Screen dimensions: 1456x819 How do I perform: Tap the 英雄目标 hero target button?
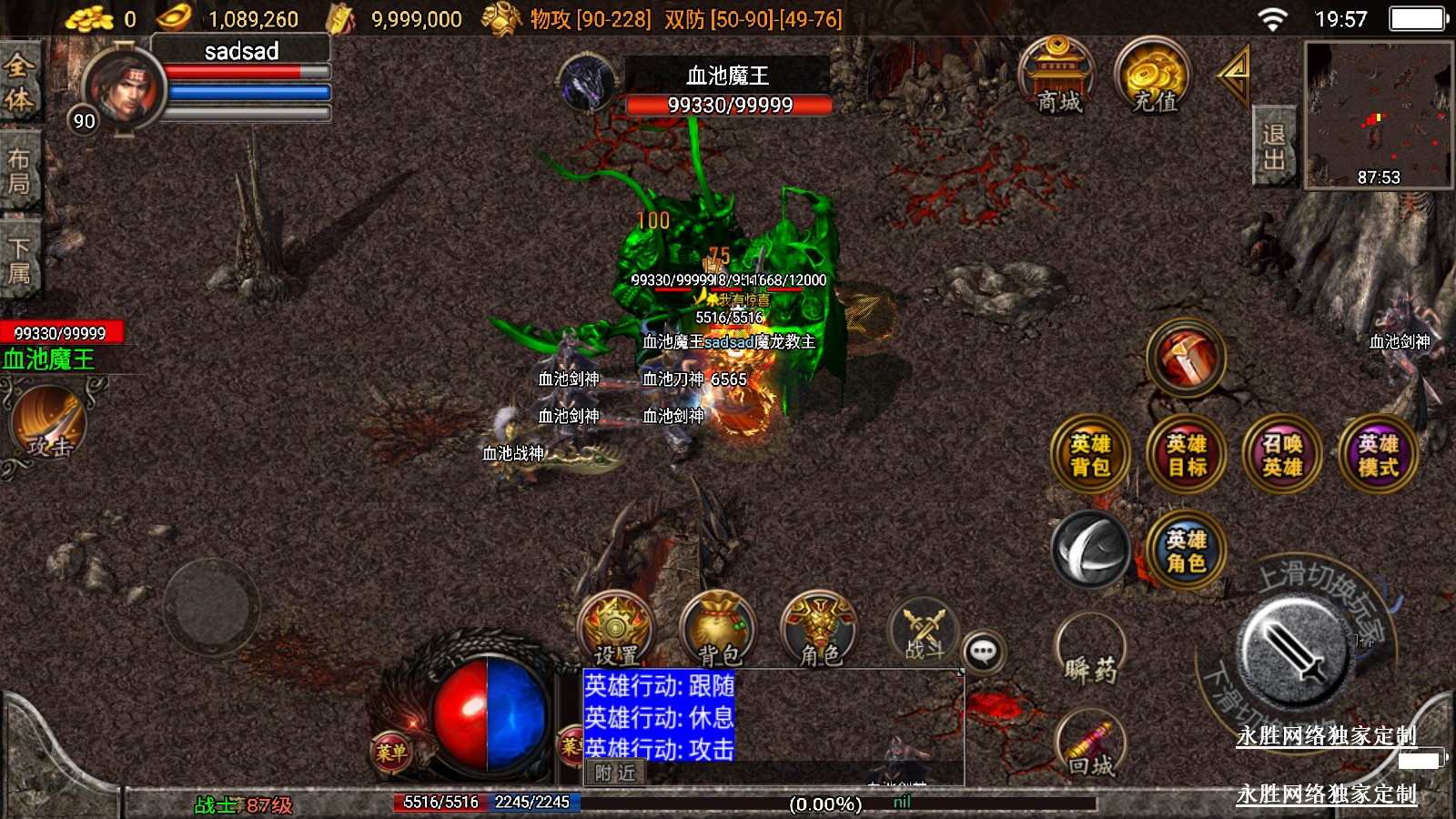tap(1186, 454)
